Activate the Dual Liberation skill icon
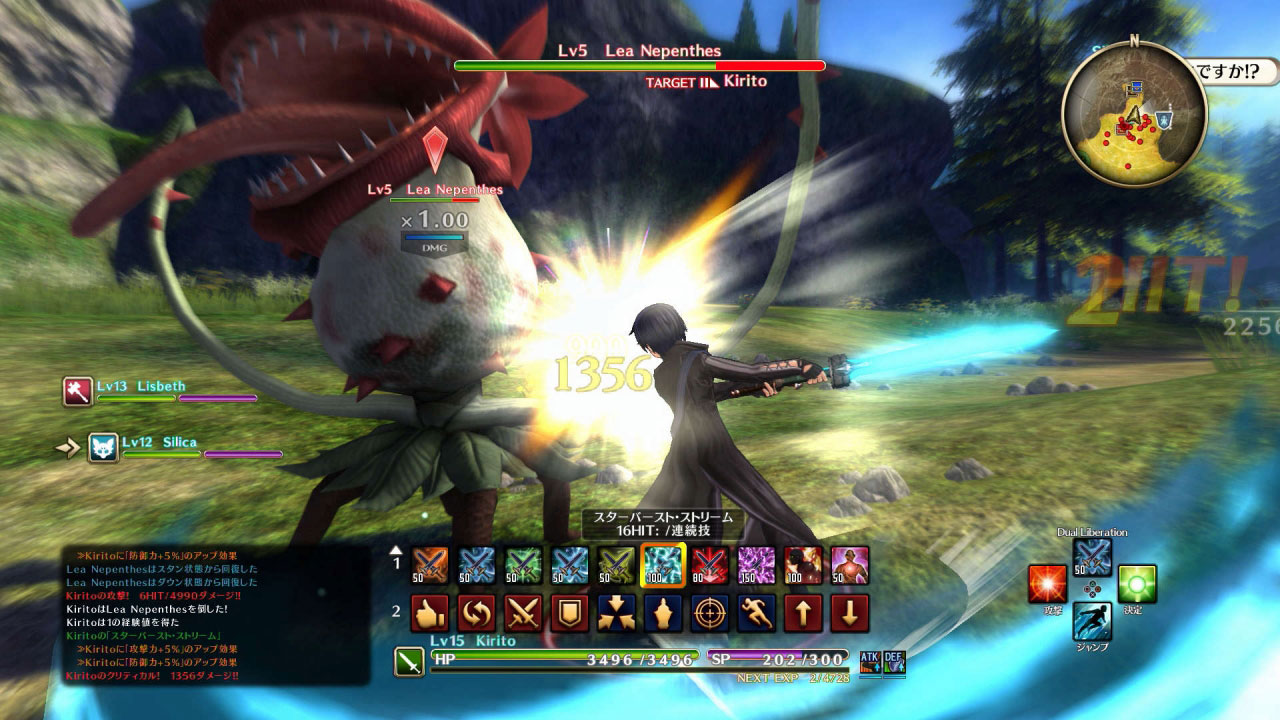1280x720 pixels. click(x=1092, y=557)
